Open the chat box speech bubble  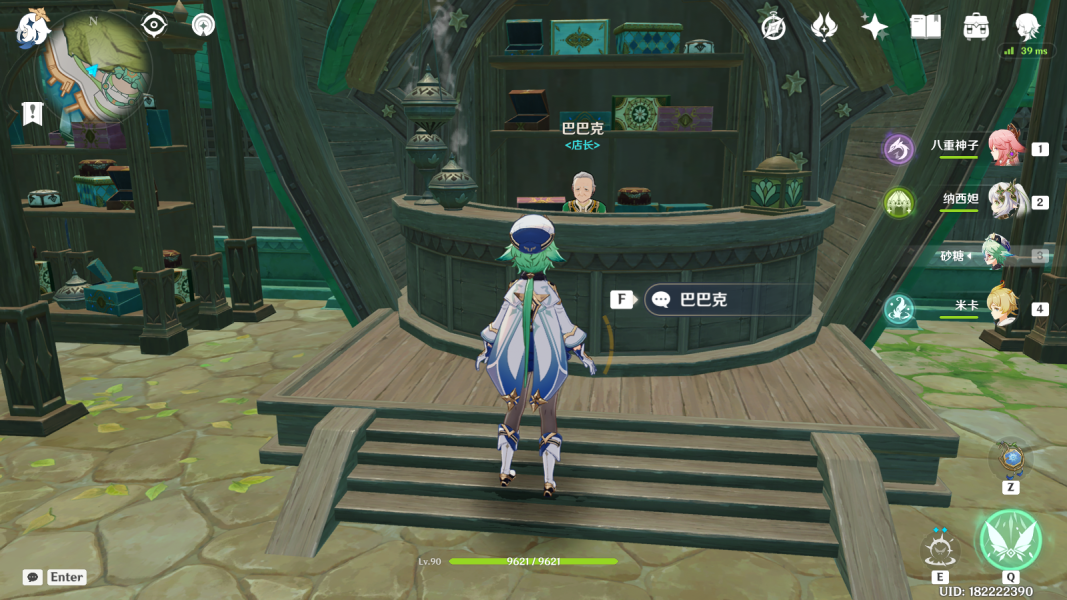click(x=33, y=577)
